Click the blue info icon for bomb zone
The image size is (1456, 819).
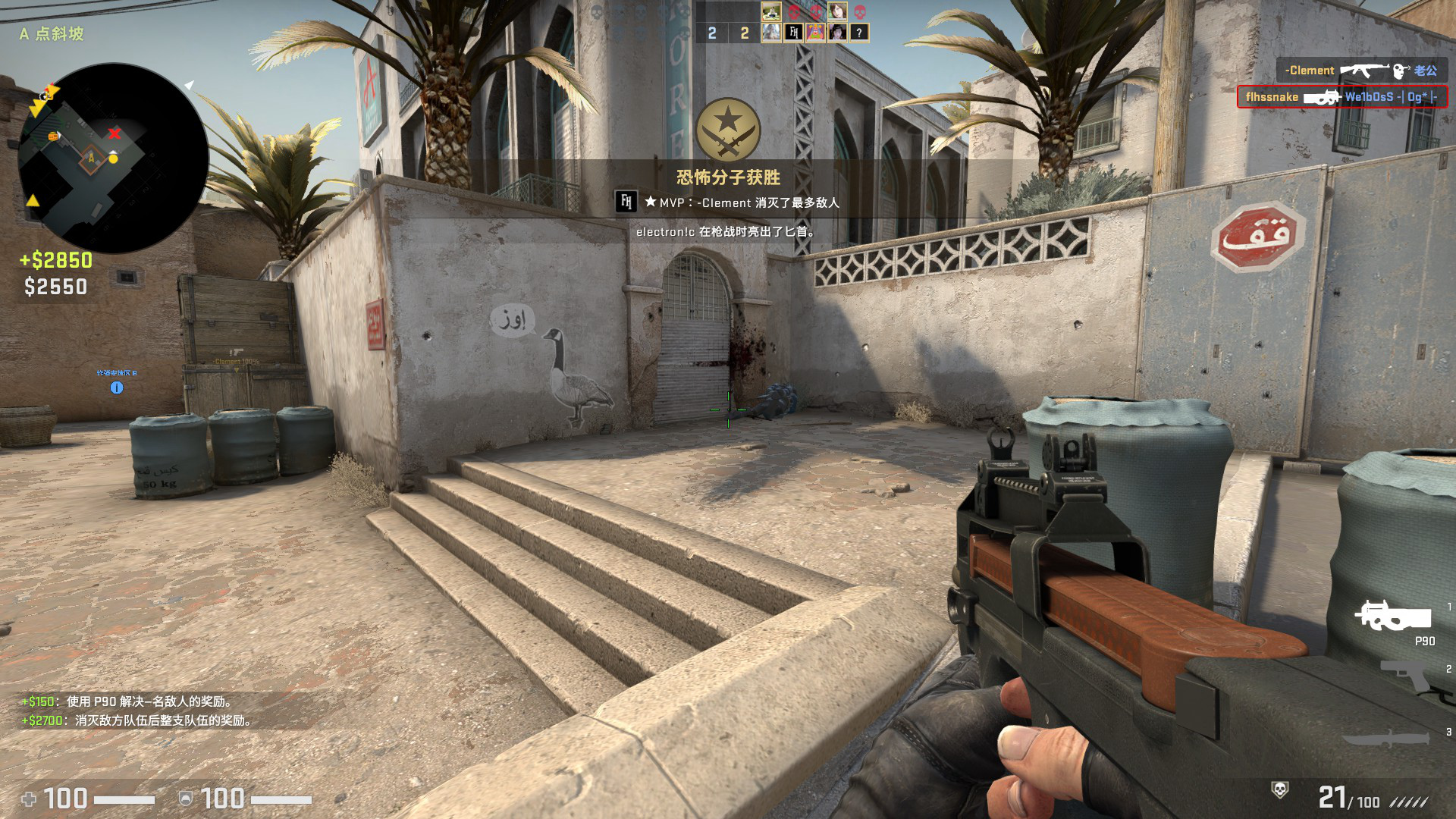[x=117, y=388]
